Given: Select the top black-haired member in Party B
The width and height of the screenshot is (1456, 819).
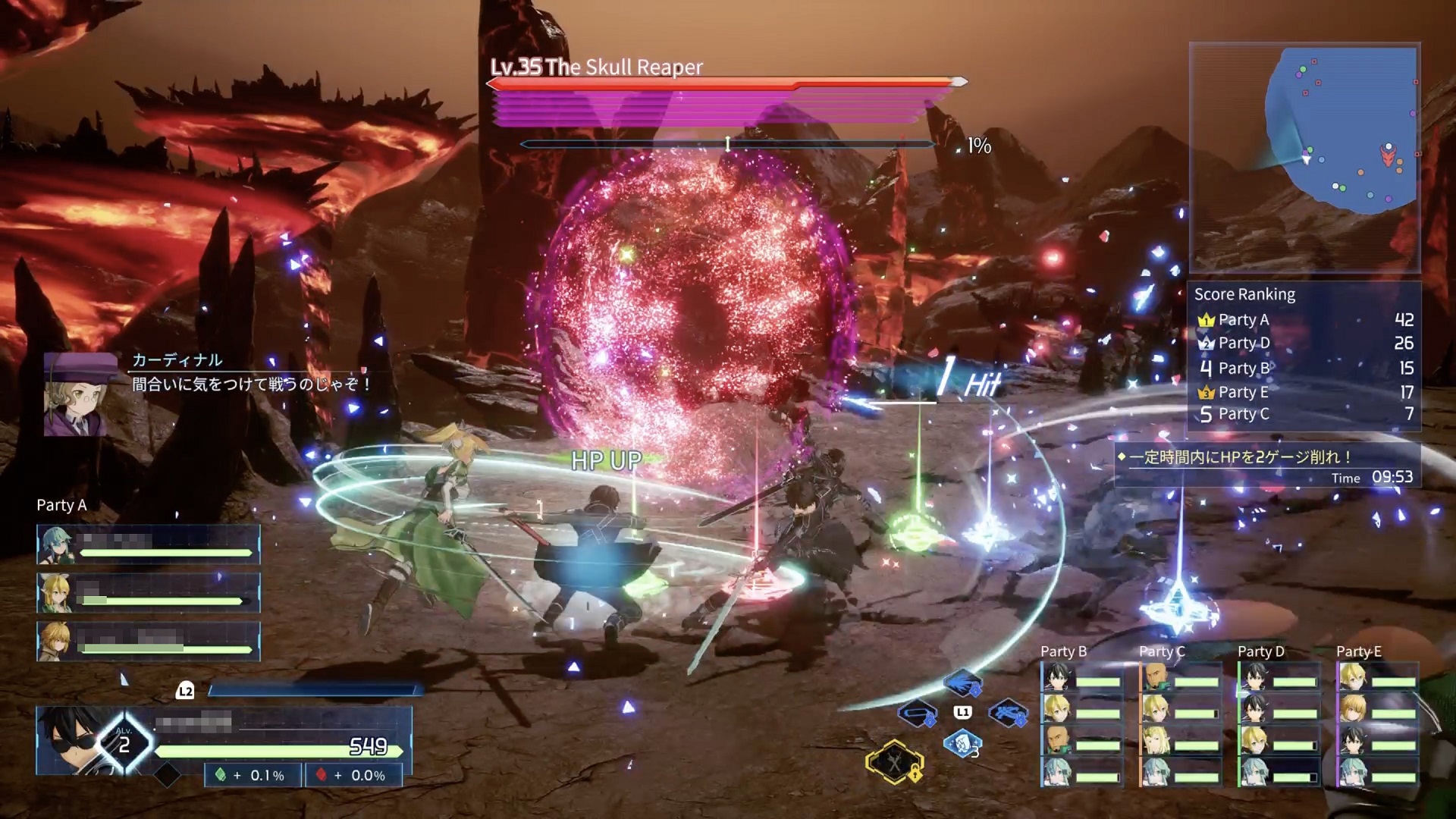Looking at the screenshot, I should (x=1057, y=677).
